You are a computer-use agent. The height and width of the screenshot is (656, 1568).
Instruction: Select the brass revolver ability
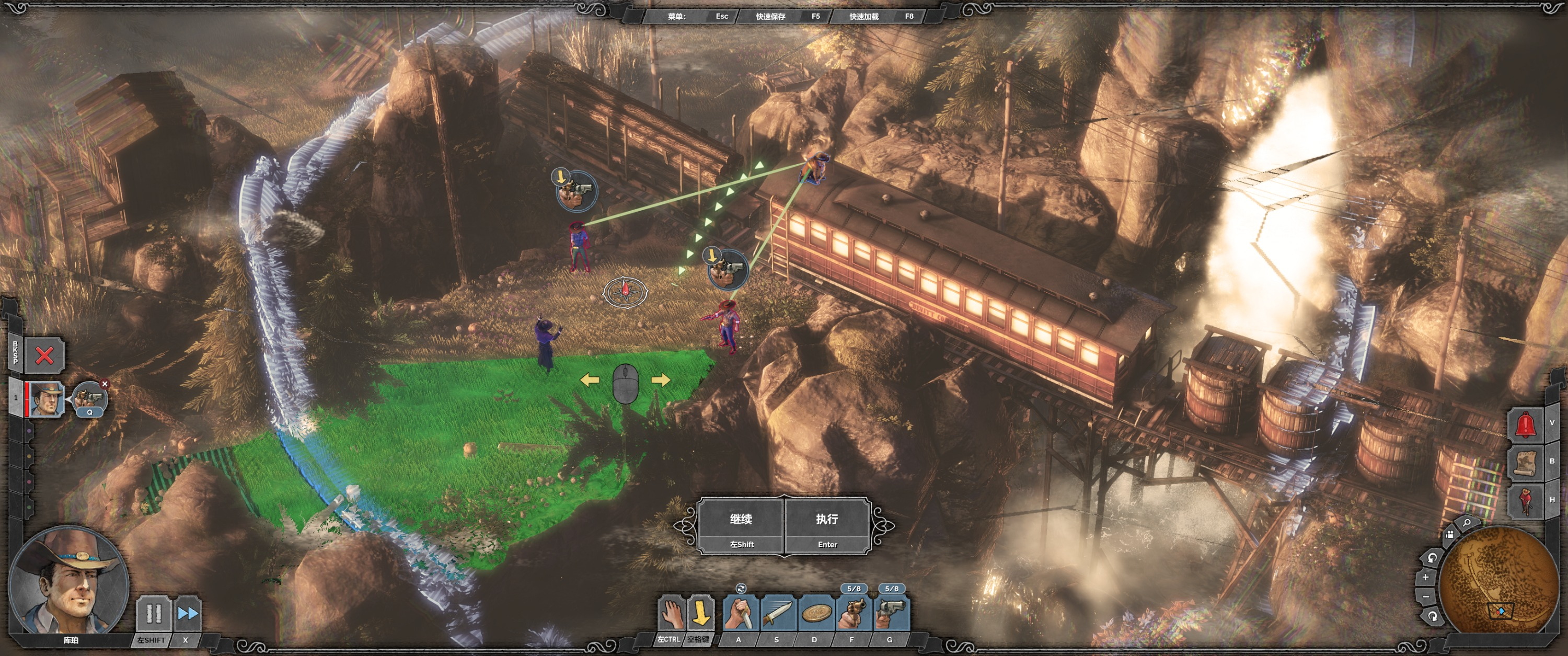854,614
